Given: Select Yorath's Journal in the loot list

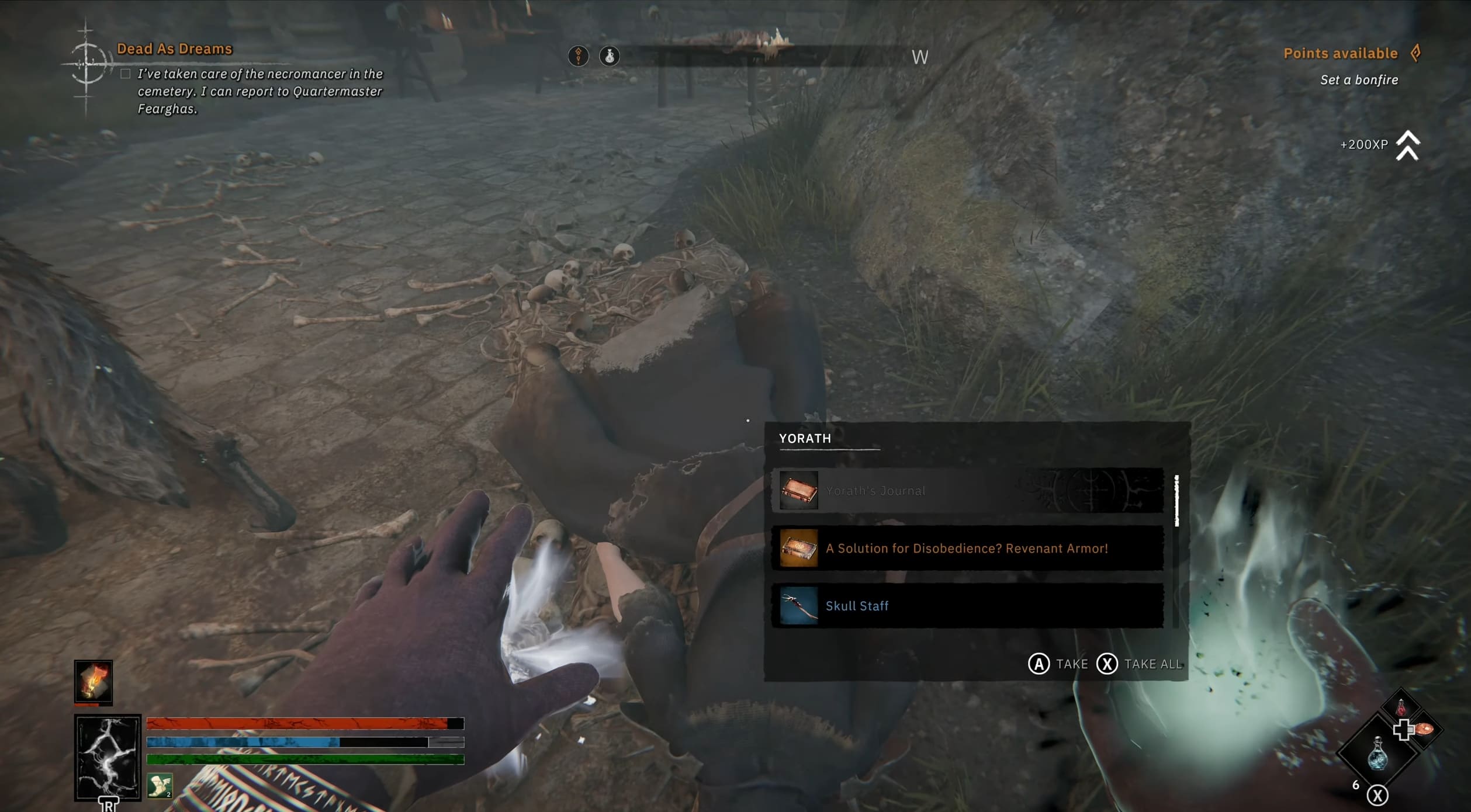Looking at the screenshot, I should tap(967, 491).
